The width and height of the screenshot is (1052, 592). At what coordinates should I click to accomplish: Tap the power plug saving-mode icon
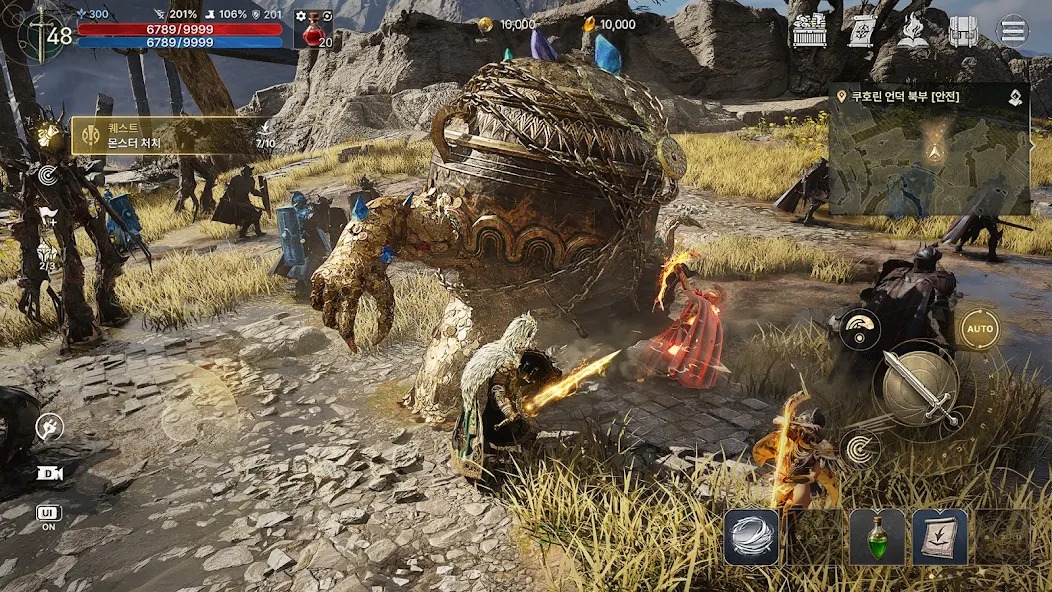pos(48,428)
